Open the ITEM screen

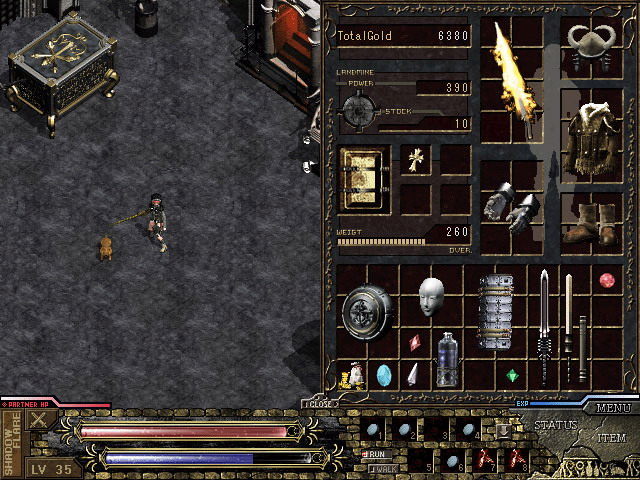(x=611, y=438)
